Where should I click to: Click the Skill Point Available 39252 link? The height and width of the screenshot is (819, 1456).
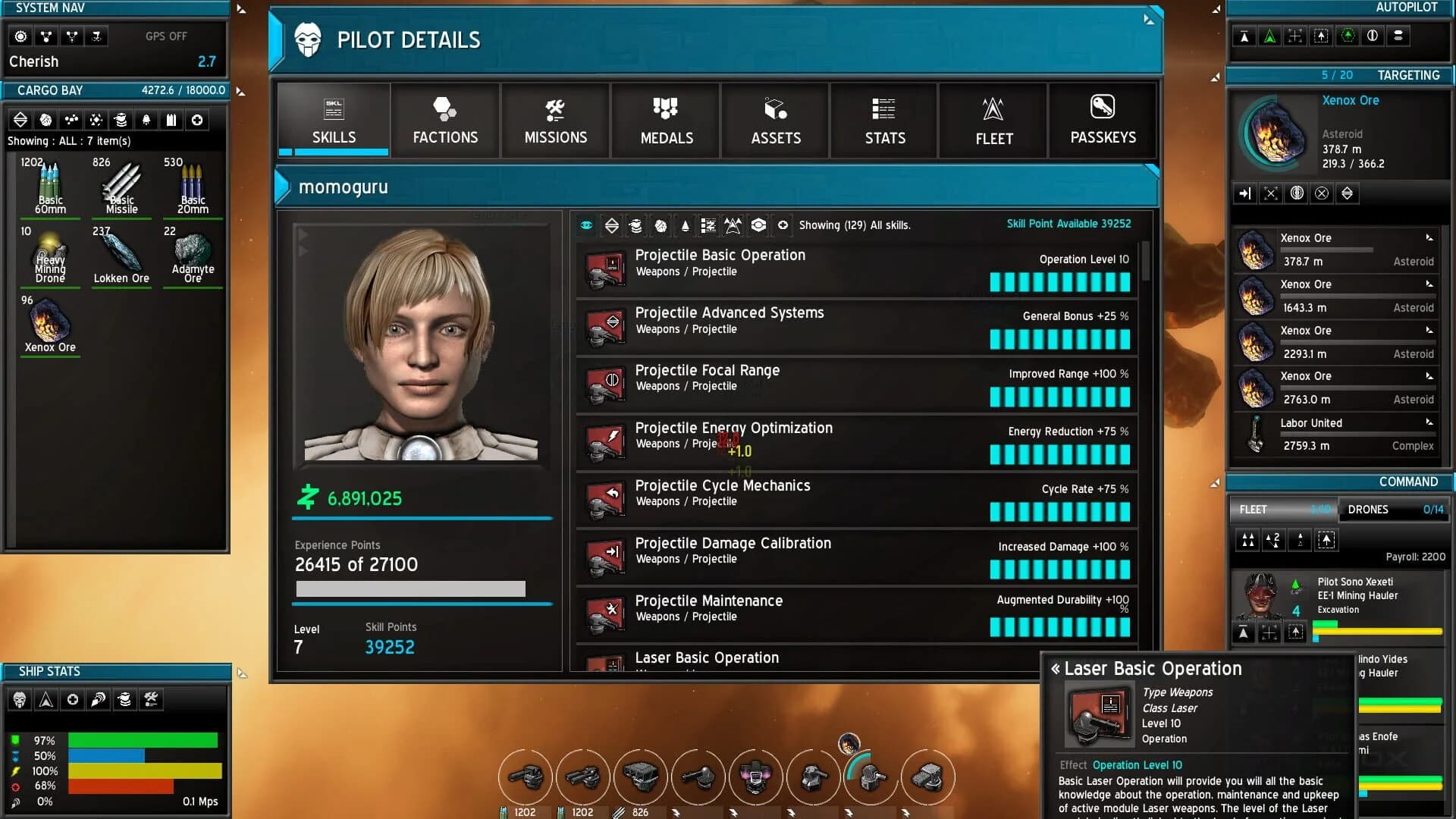(x=1068, y=224)
